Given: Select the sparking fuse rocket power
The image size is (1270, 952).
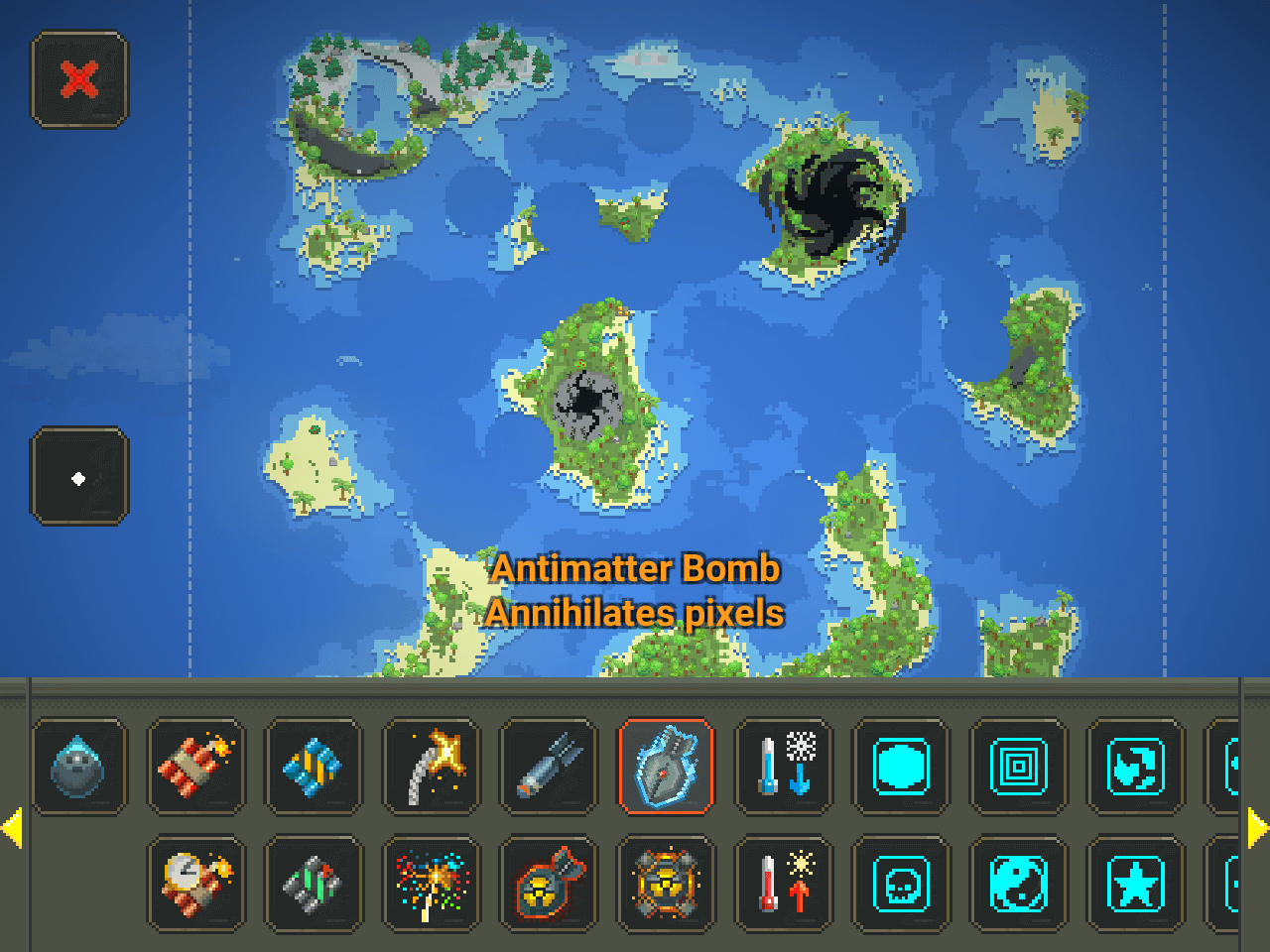Looking at the screenshot, I should [x=431, y=767].
